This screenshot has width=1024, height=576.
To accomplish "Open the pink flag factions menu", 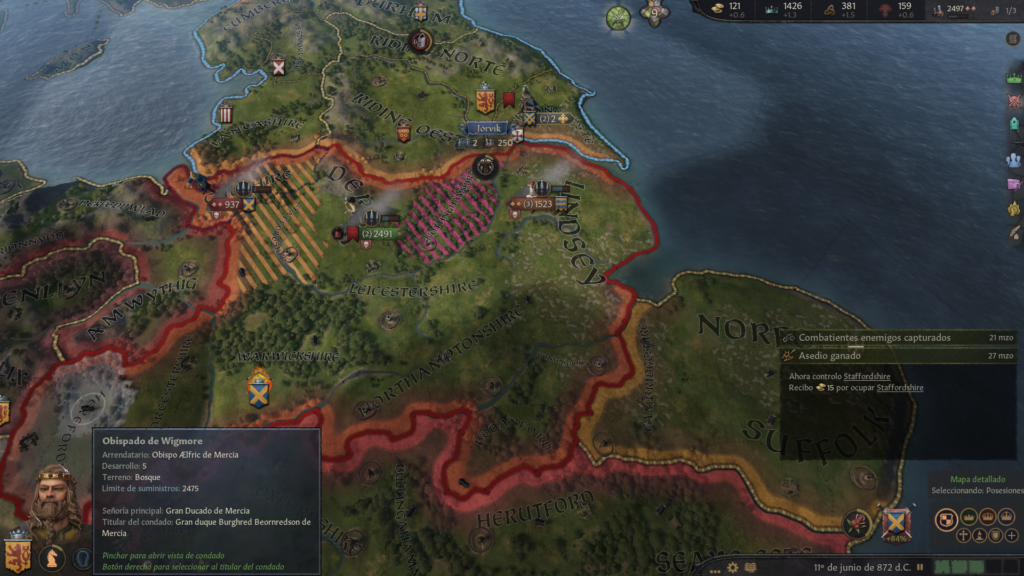I will pyautogui.click(x=1014, y=184).
